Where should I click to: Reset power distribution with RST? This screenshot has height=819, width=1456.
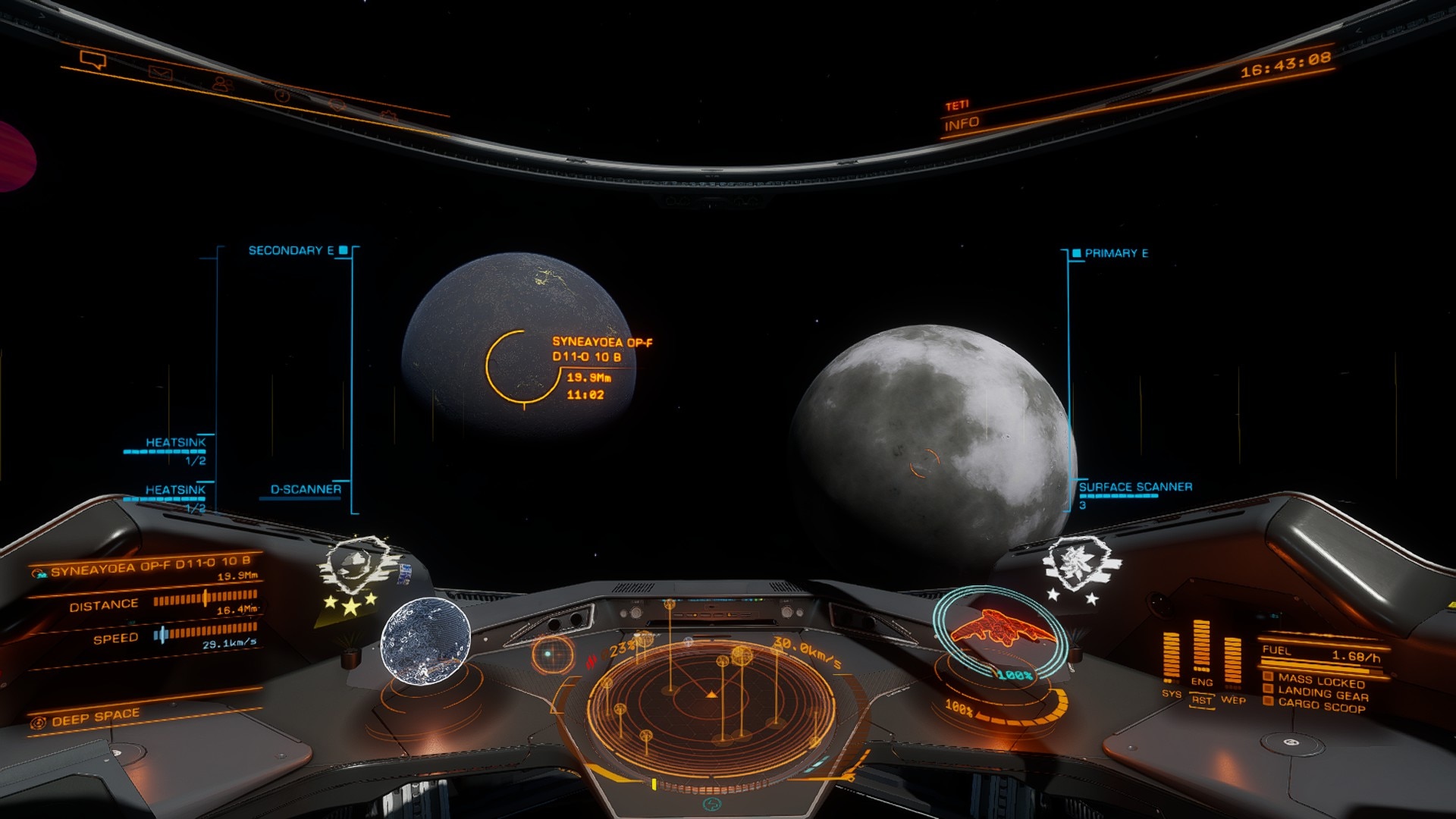coord(1202,700)
